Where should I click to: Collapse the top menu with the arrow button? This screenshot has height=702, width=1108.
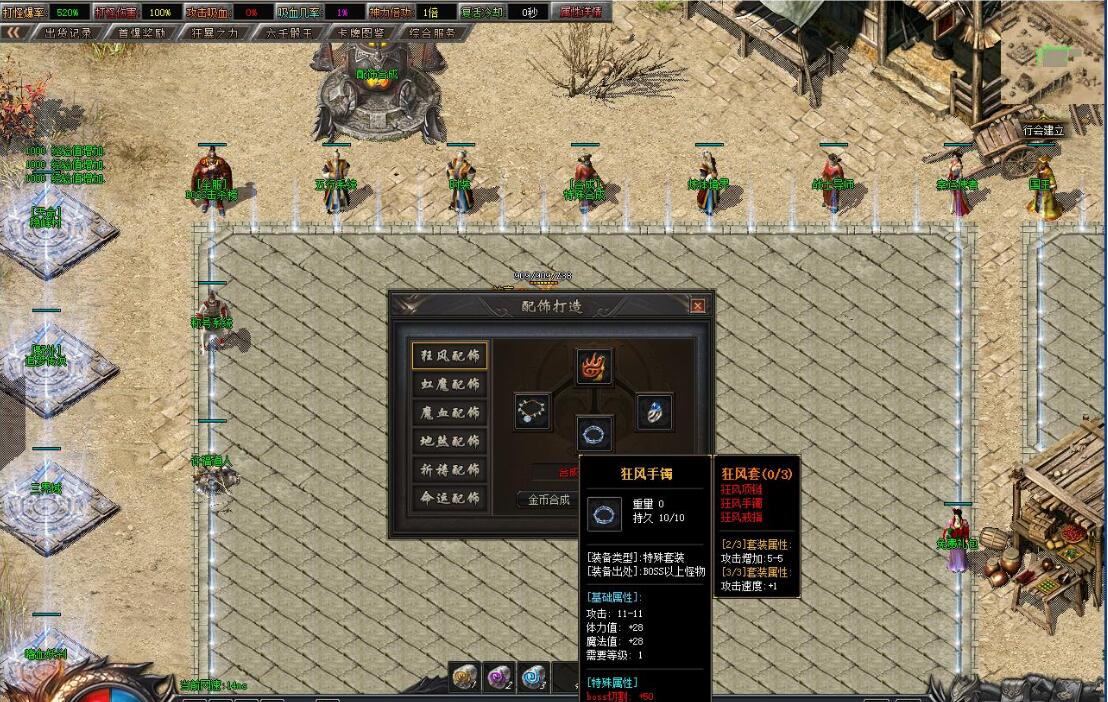point(14,32)
